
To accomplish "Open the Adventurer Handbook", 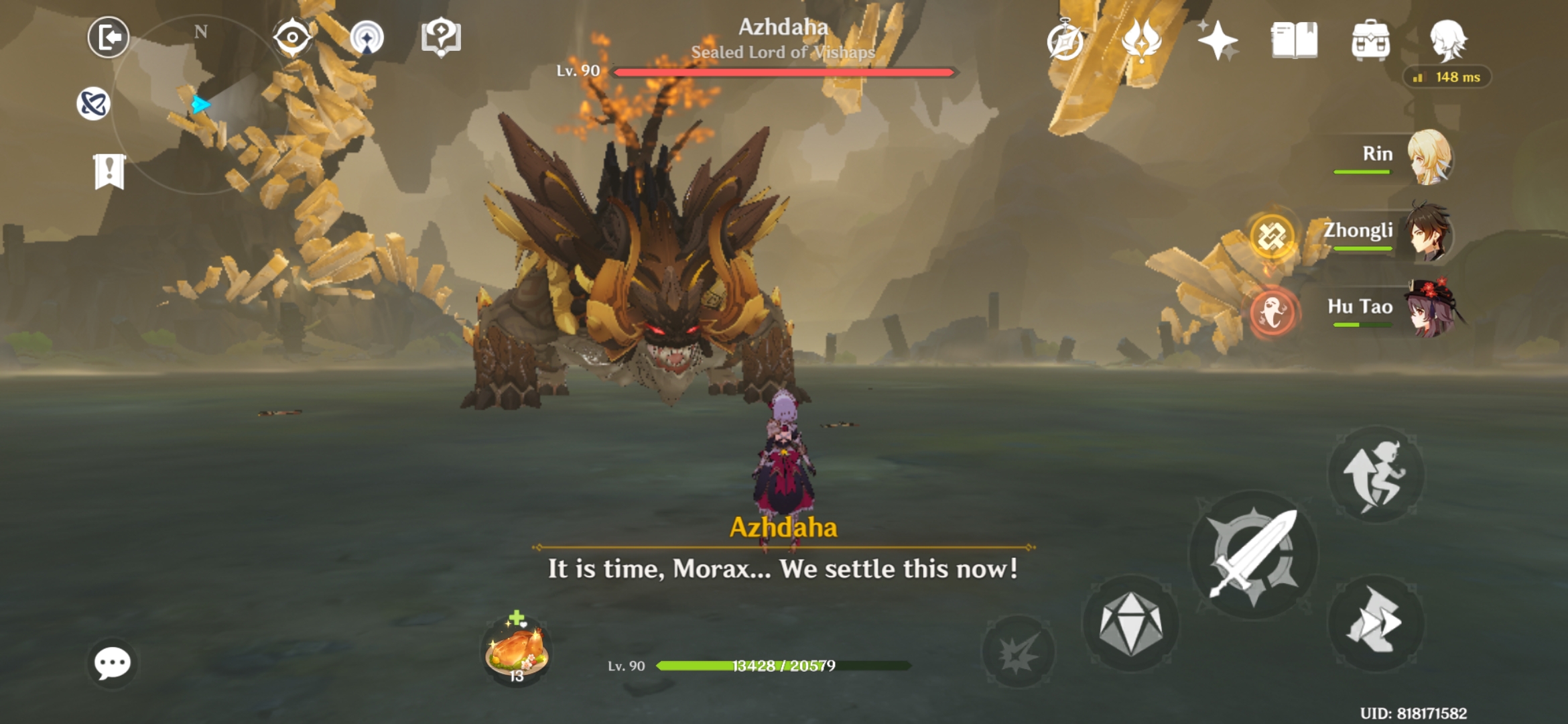I will point(1295,42).
